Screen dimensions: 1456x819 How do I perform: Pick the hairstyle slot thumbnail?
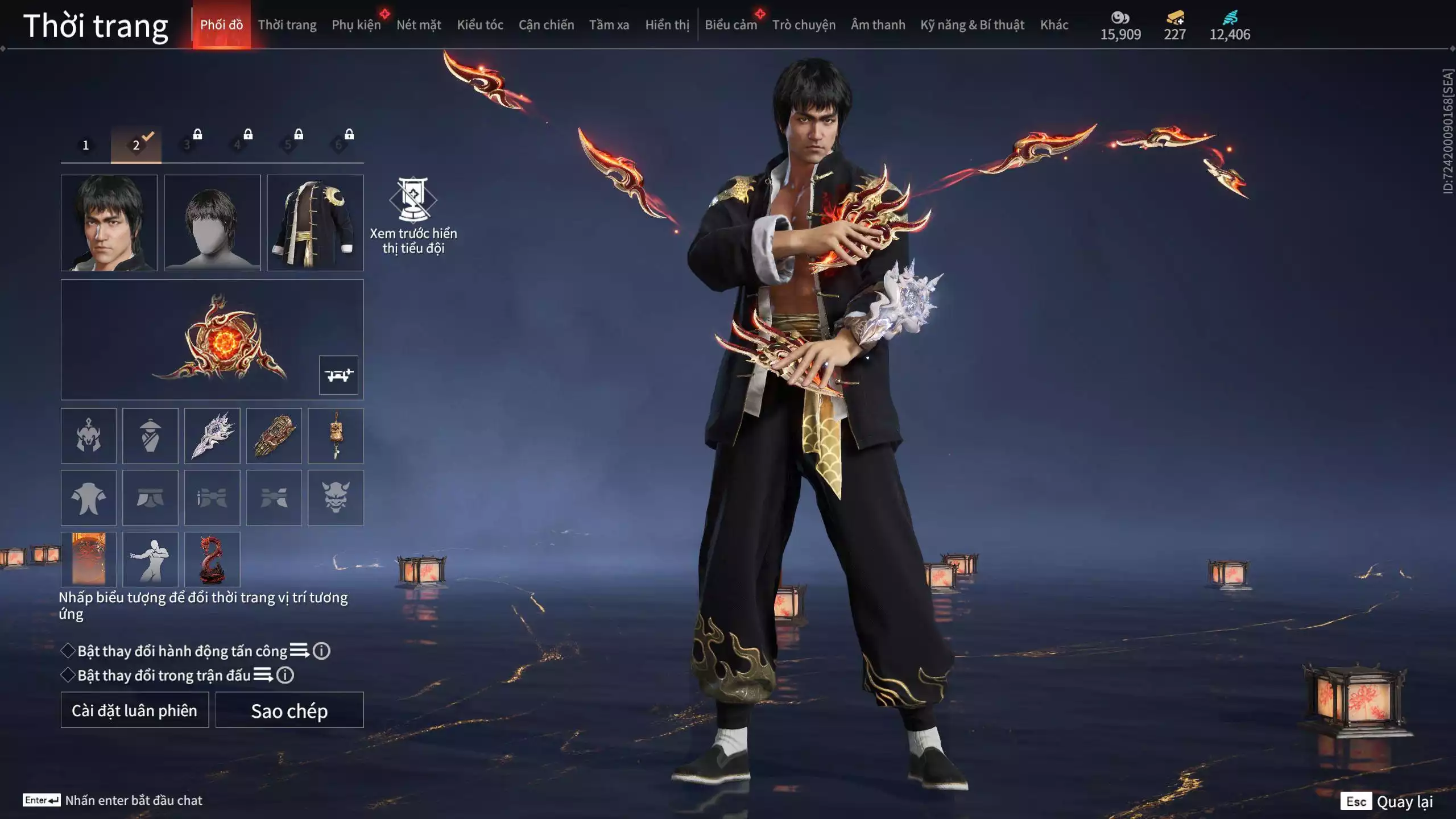(x=212, y=222)
